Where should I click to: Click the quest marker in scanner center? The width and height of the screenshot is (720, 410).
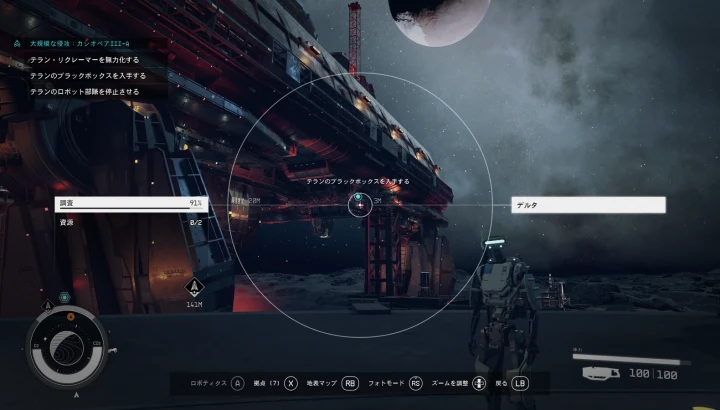[x=359, y=205]
